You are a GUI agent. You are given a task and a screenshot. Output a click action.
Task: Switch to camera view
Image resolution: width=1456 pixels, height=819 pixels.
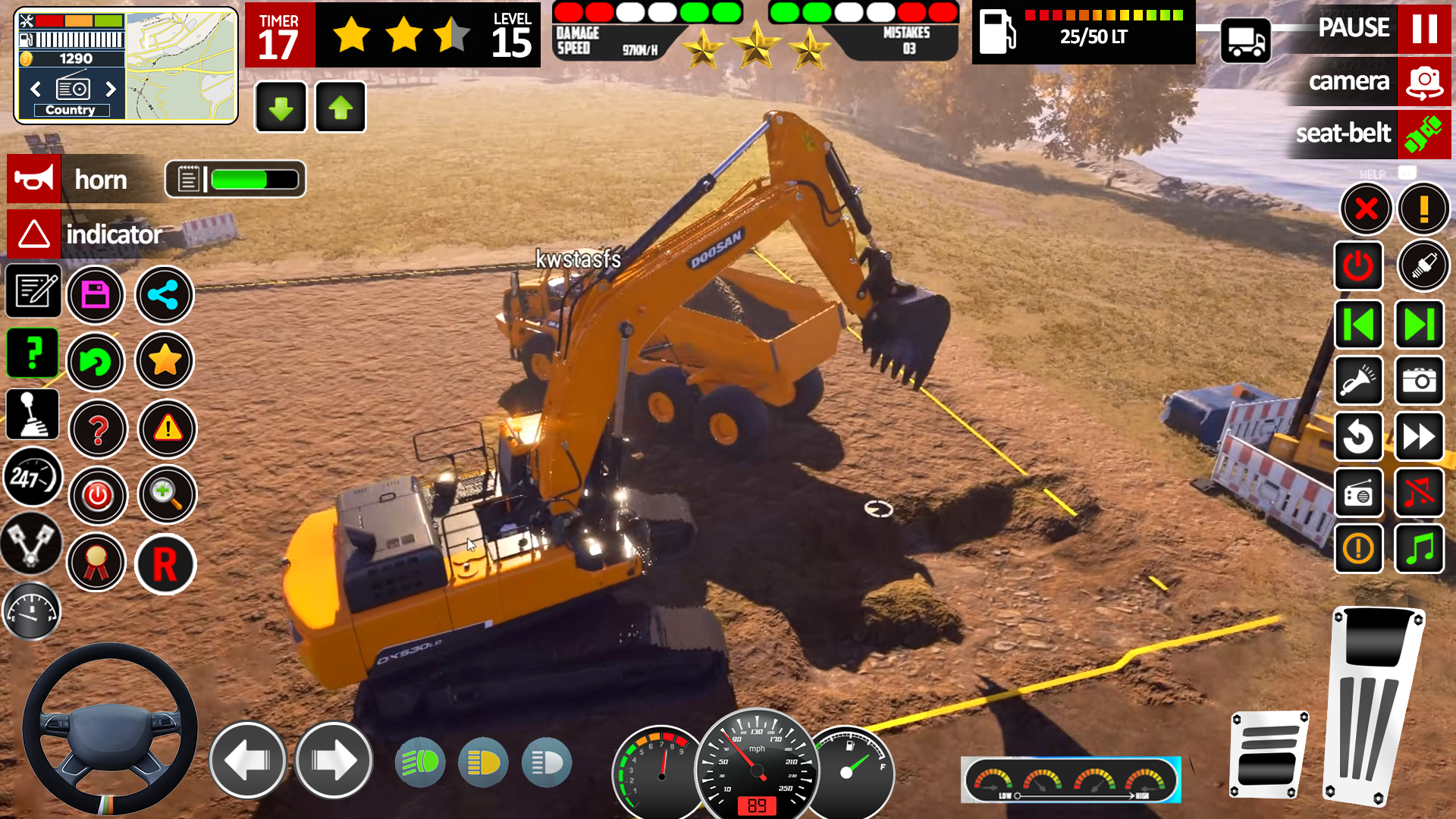click(1423, 82)
